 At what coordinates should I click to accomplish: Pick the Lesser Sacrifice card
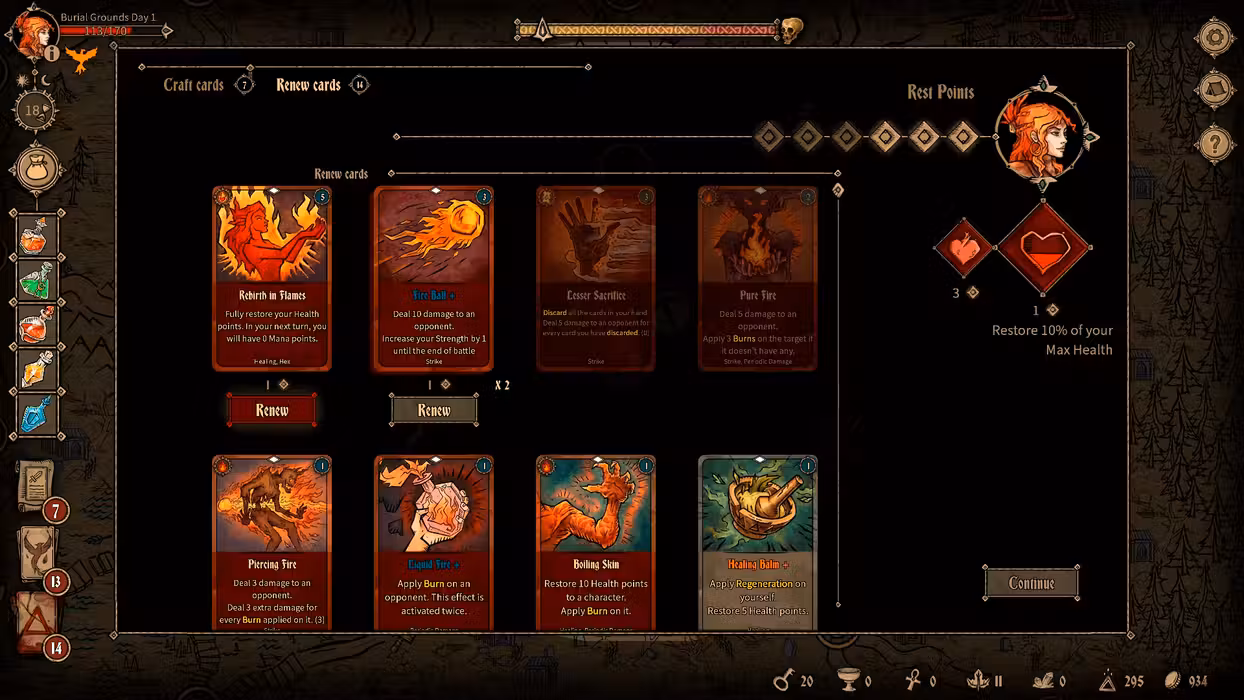coord(596,278)
